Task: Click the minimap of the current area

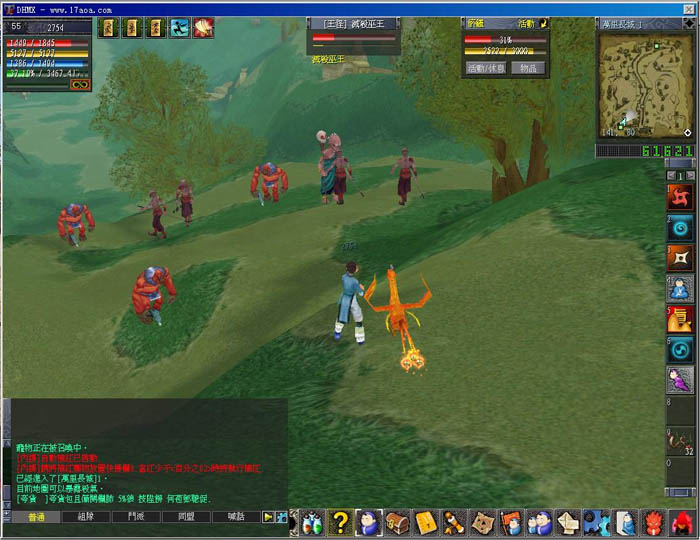Action: (646, 85)
